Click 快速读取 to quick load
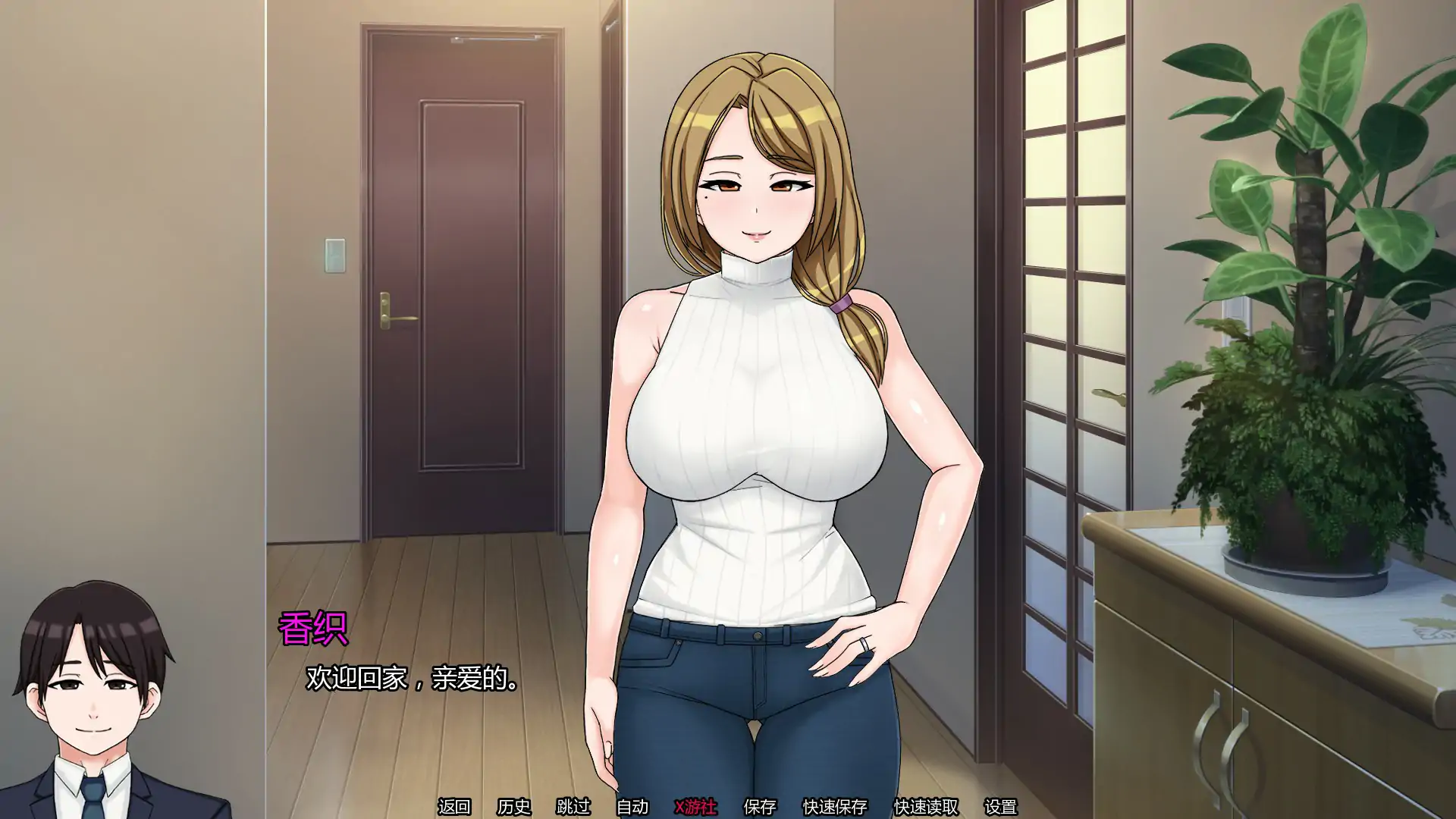This screenshot has height=819, width=1456. (926, 808)
